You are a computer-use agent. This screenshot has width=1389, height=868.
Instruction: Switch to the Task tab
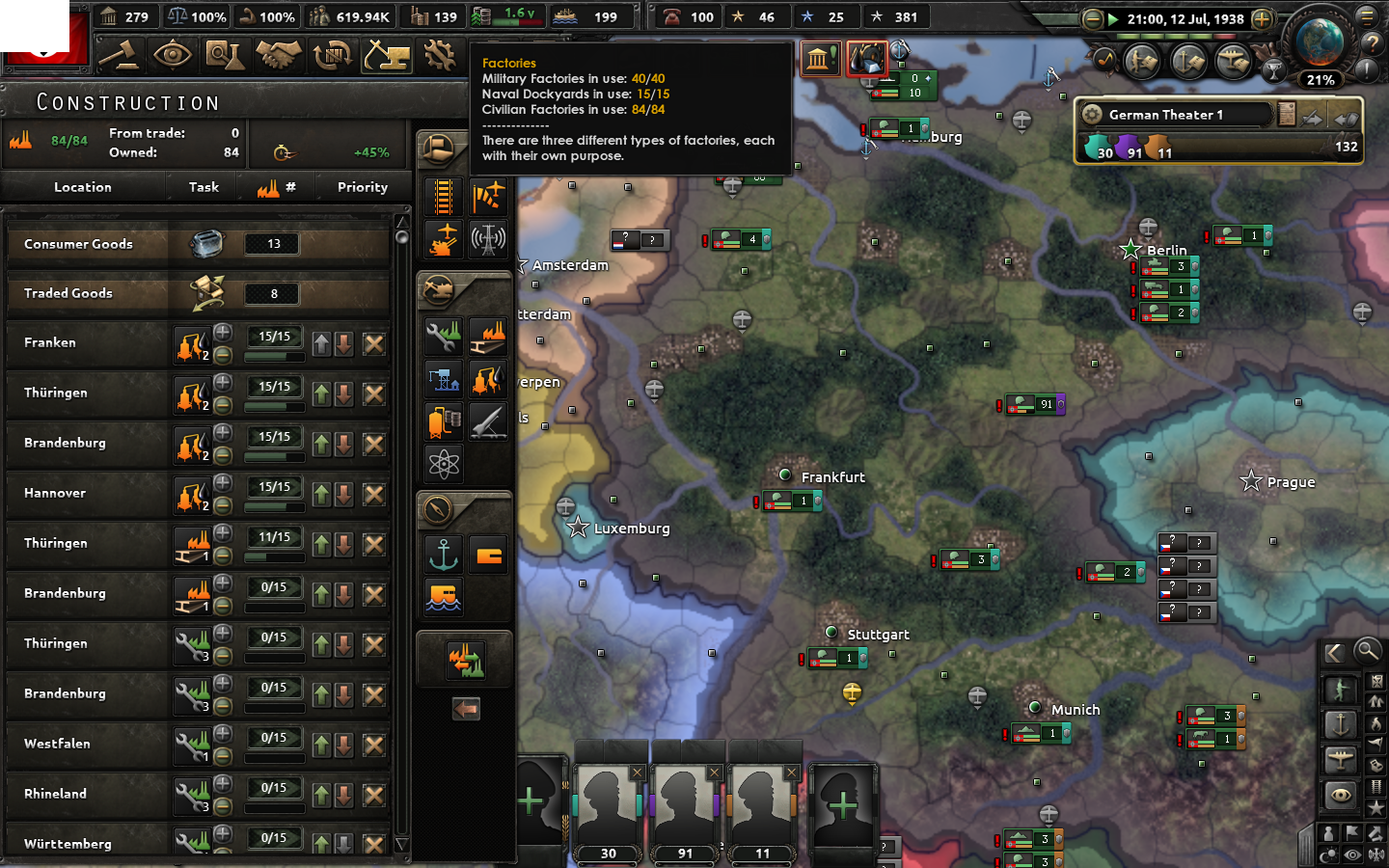click(203, 186)
